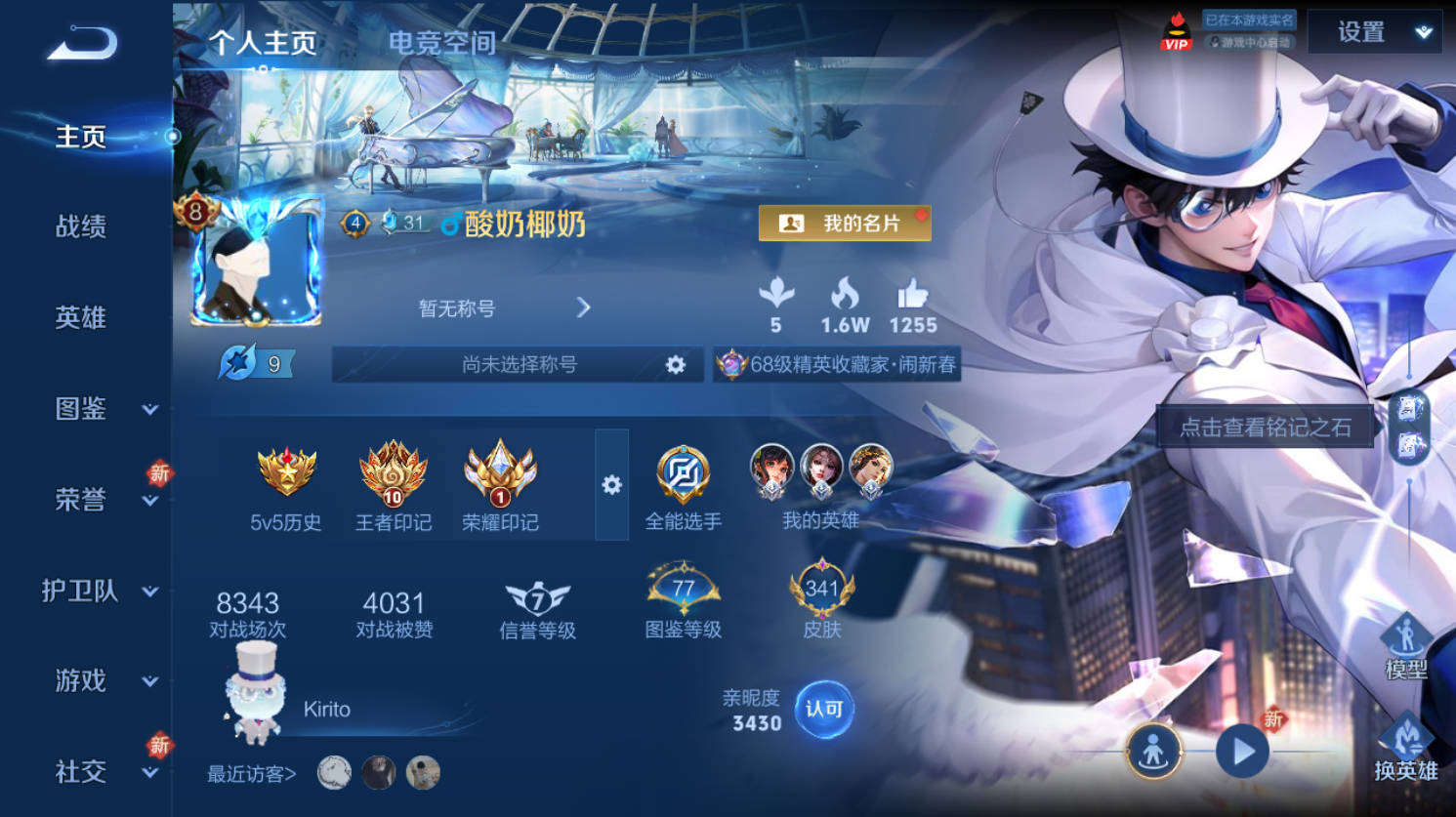Click the 我的名片 button
This screenshot has width=1456, height=817.
point(845,224)
